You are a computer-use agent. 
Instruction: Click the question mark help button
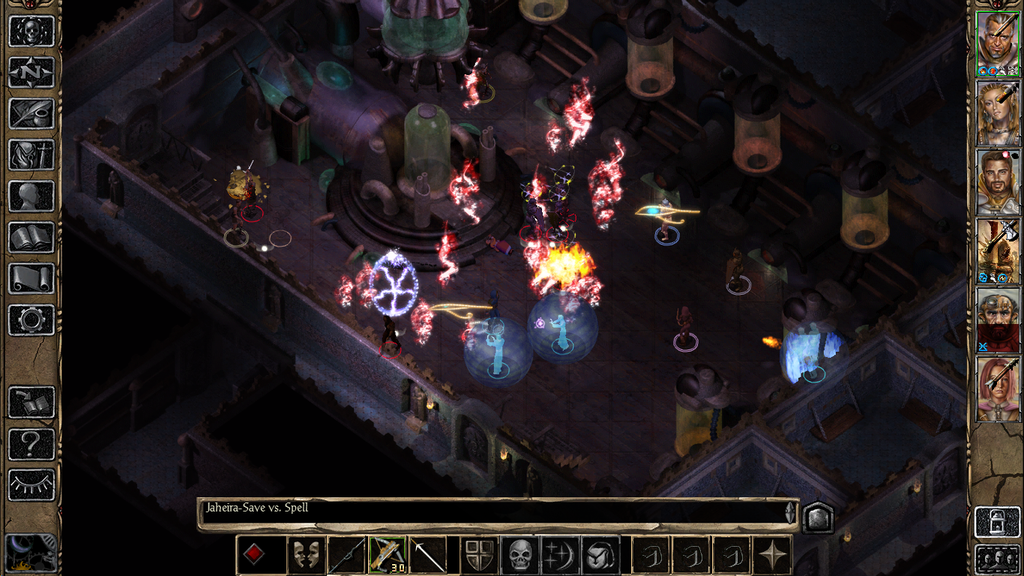31,443
